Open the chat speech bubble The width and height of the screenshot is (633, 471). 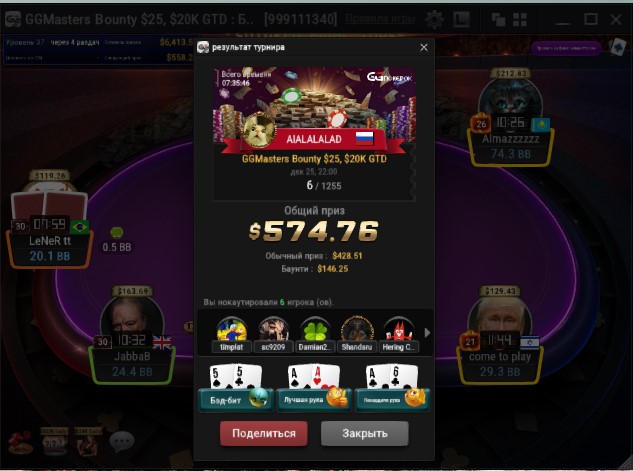click(x=122, y=440)
